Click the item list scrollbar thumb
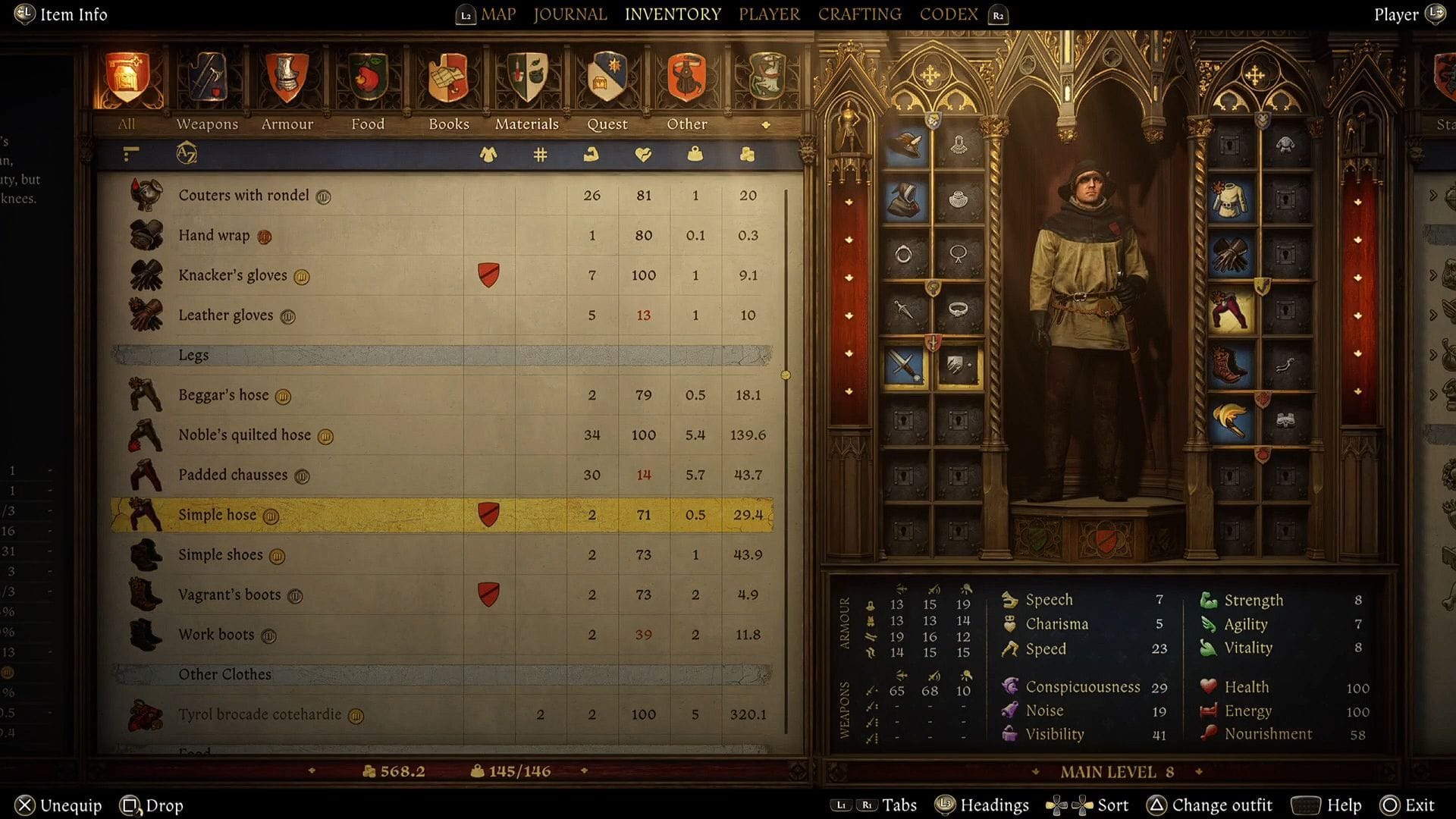 click(787, 374)
